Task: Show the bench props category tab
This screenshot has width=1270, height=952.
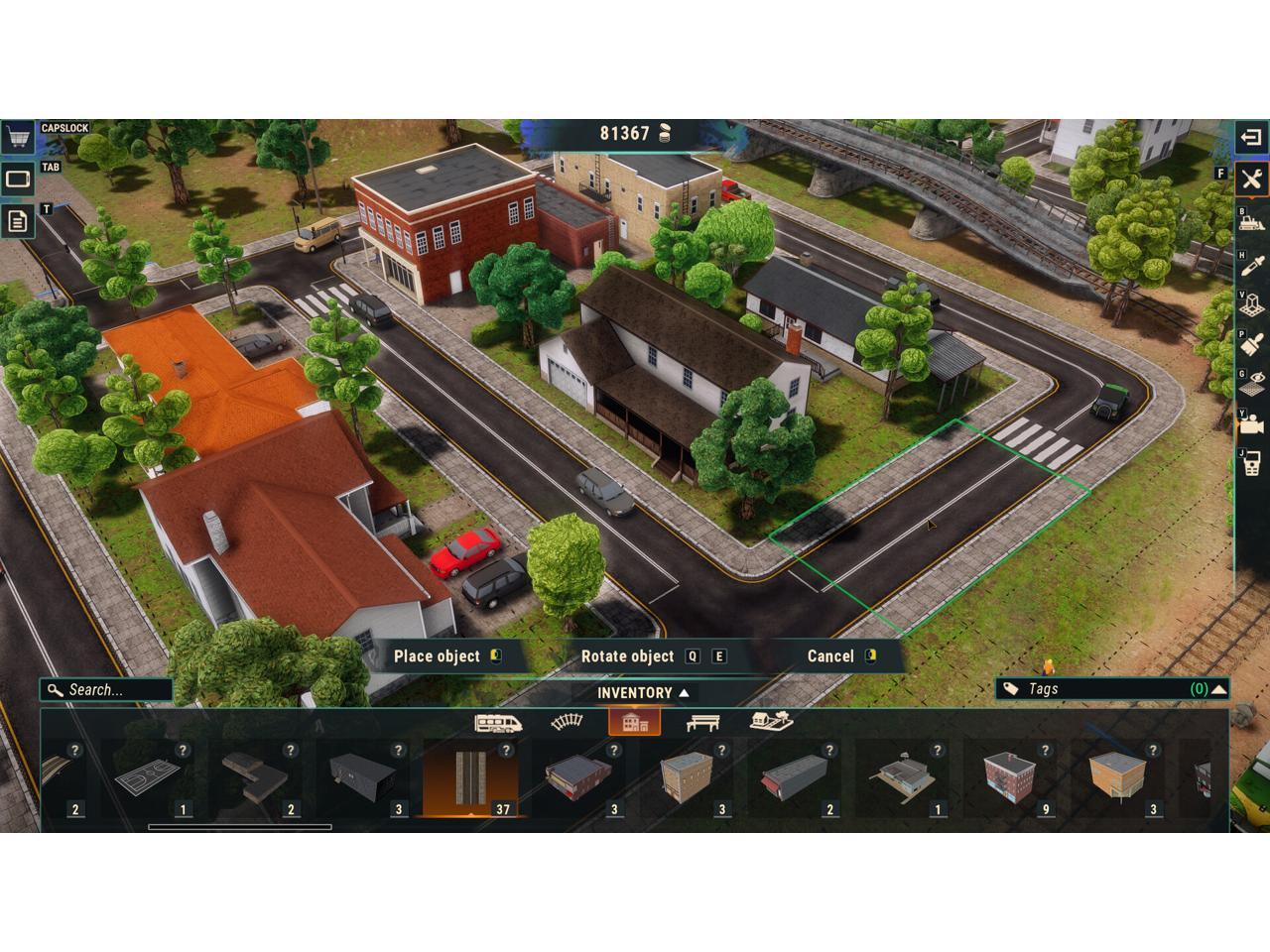Action: coord(702,722)
